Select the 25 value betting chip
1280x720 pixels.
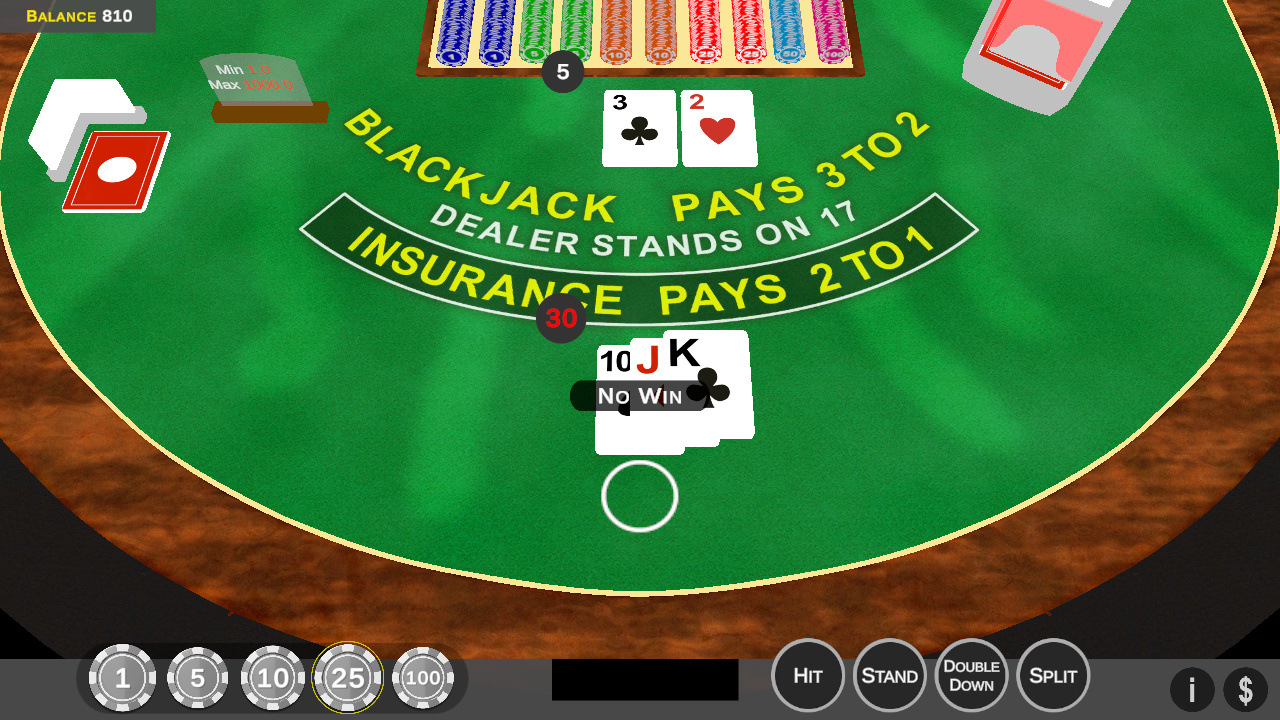coord(349,677)
